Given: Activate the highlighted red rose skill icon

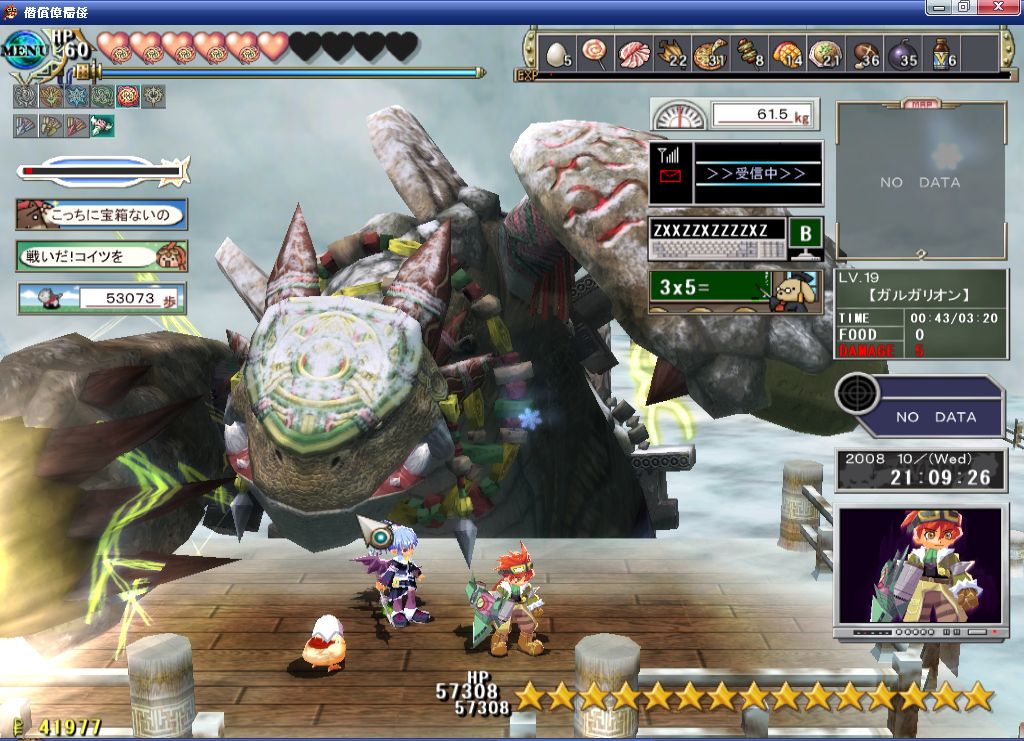Looking at the screenshot, I should pyautogui.click(x=128, y=97).
